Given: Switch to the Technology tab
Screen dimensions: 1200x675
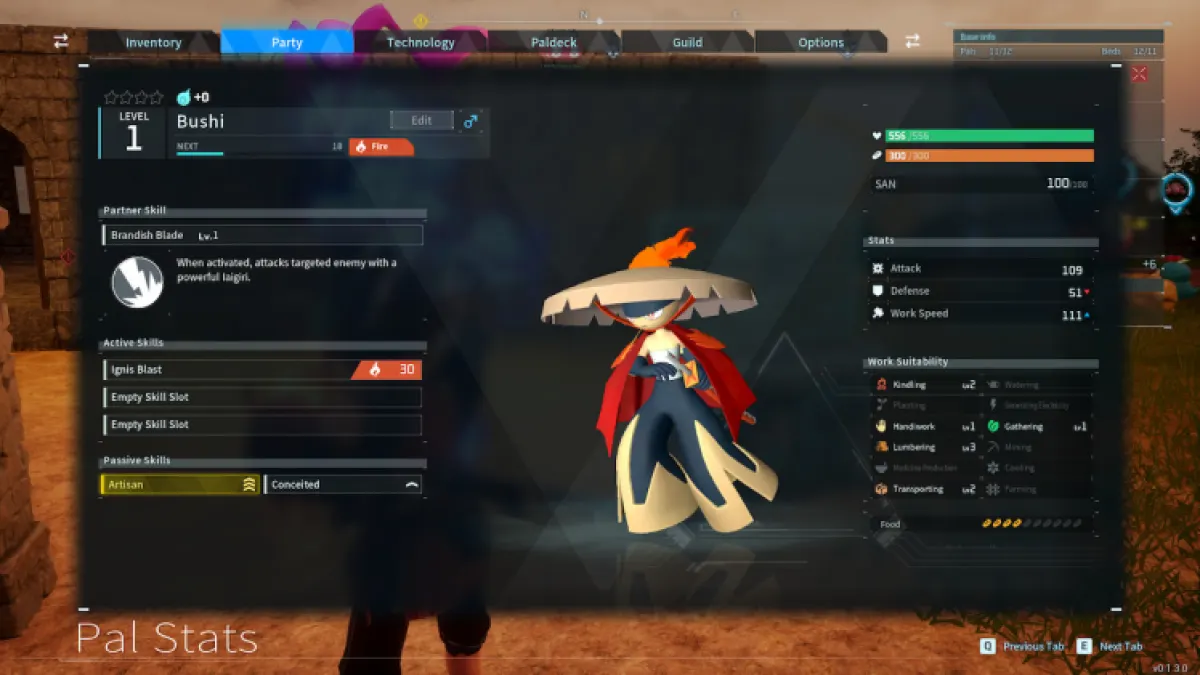Looking at the screenshot, I should pyautogui.click(x=420, y=42).
